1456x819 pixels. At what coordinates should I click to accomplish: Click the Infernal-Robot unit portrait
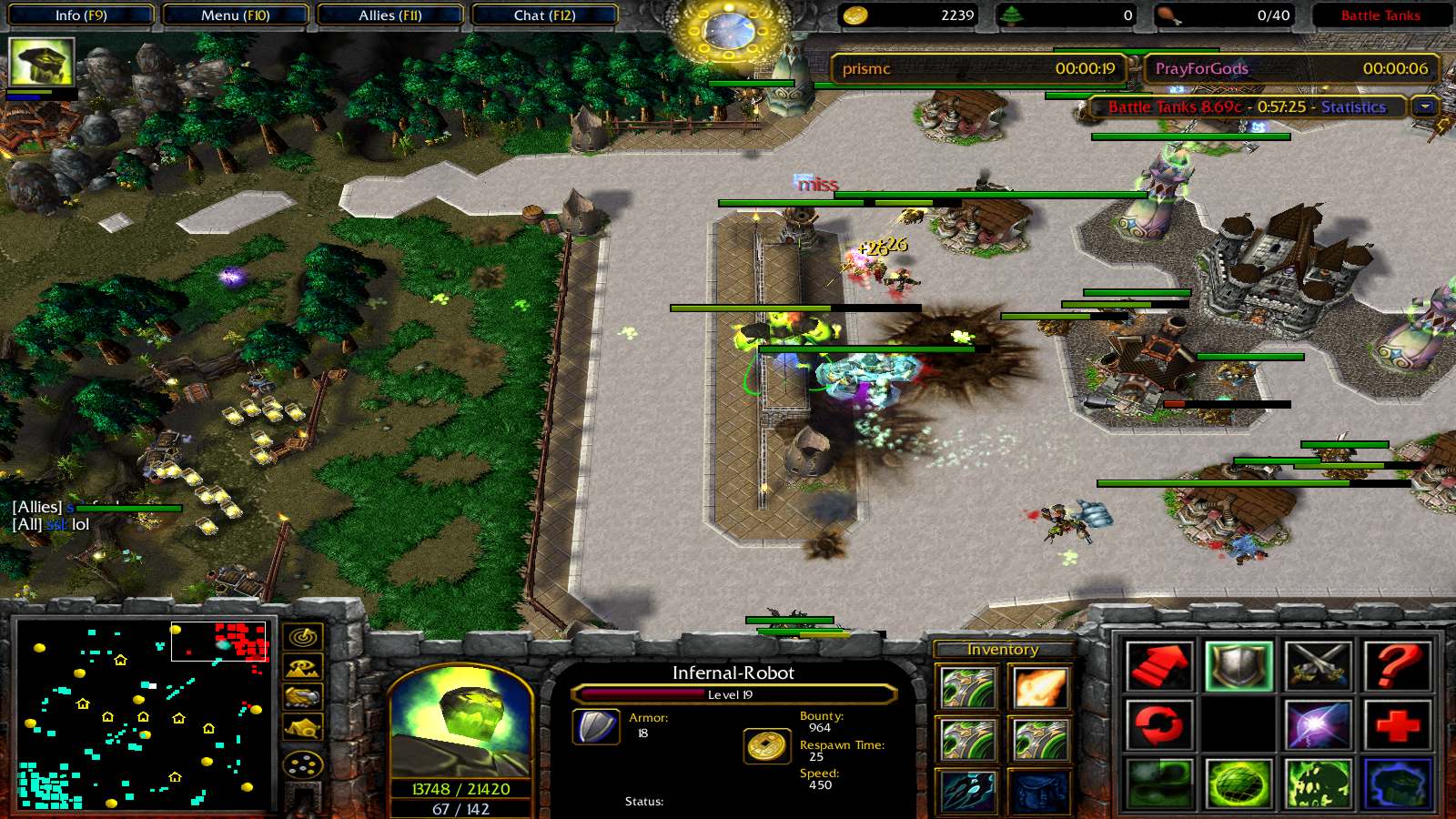[460, 723]
